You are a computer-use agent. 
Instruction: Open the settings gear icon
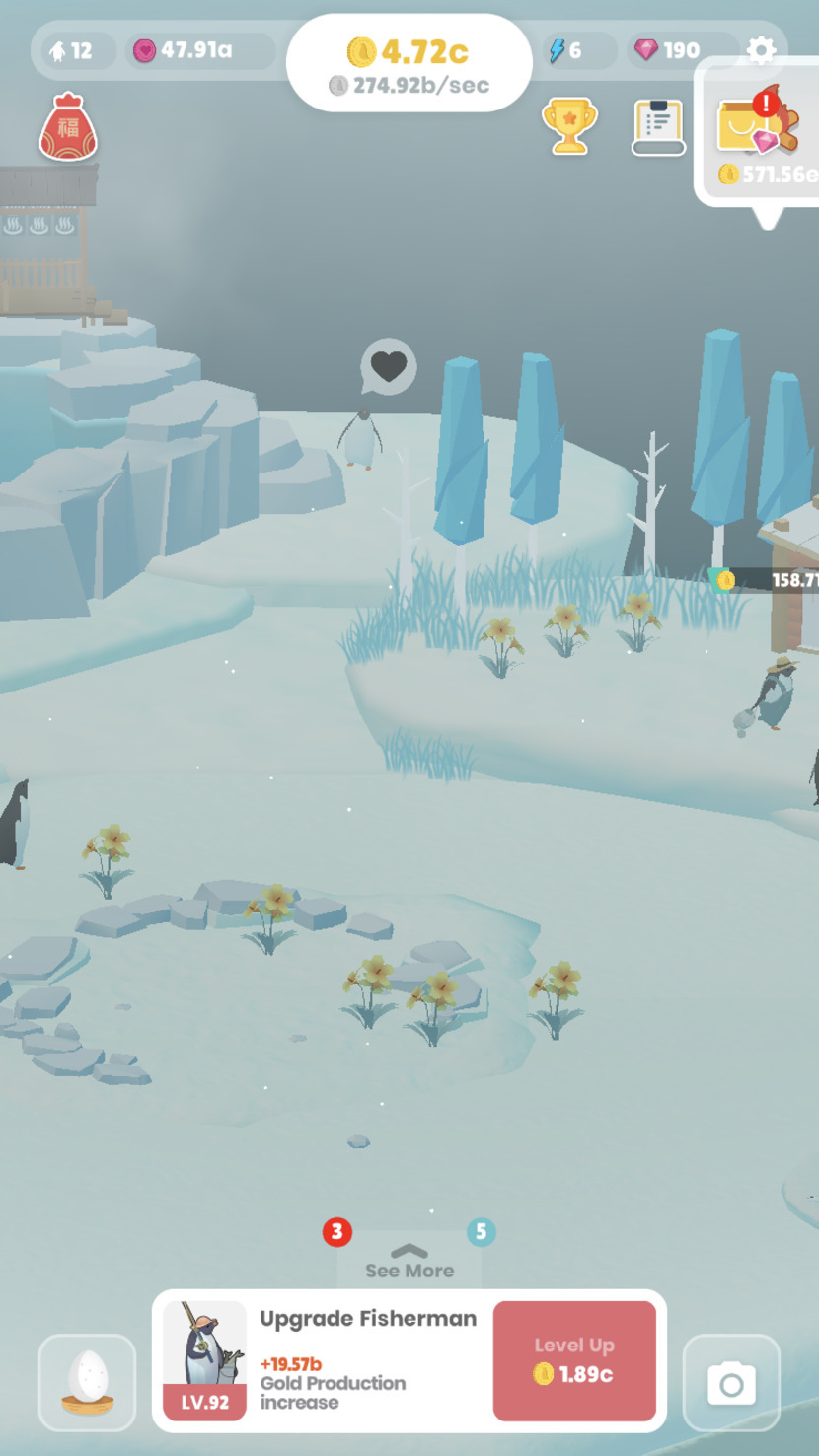coord(761,50)
